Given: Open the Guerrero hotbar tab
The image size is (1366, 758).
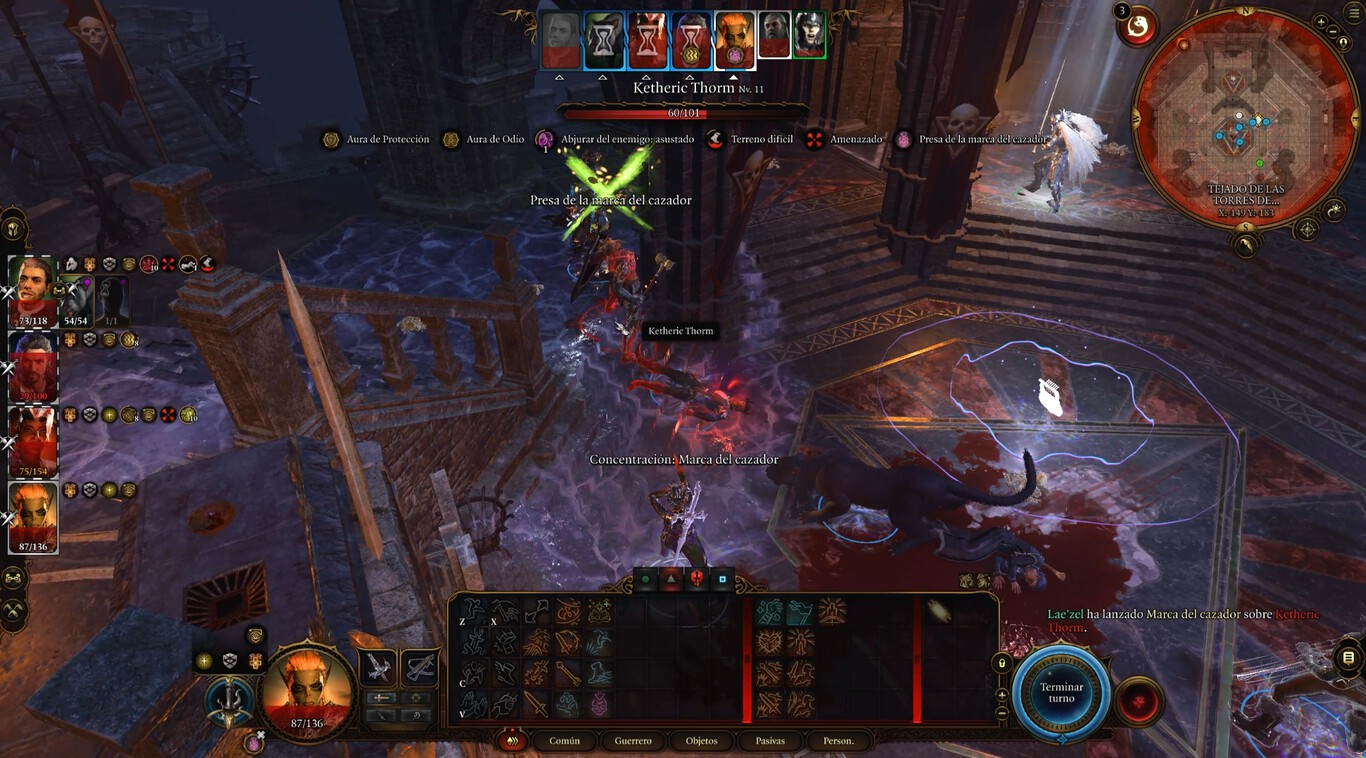Looking at the screenshot, I should click(x=633, y=741).
